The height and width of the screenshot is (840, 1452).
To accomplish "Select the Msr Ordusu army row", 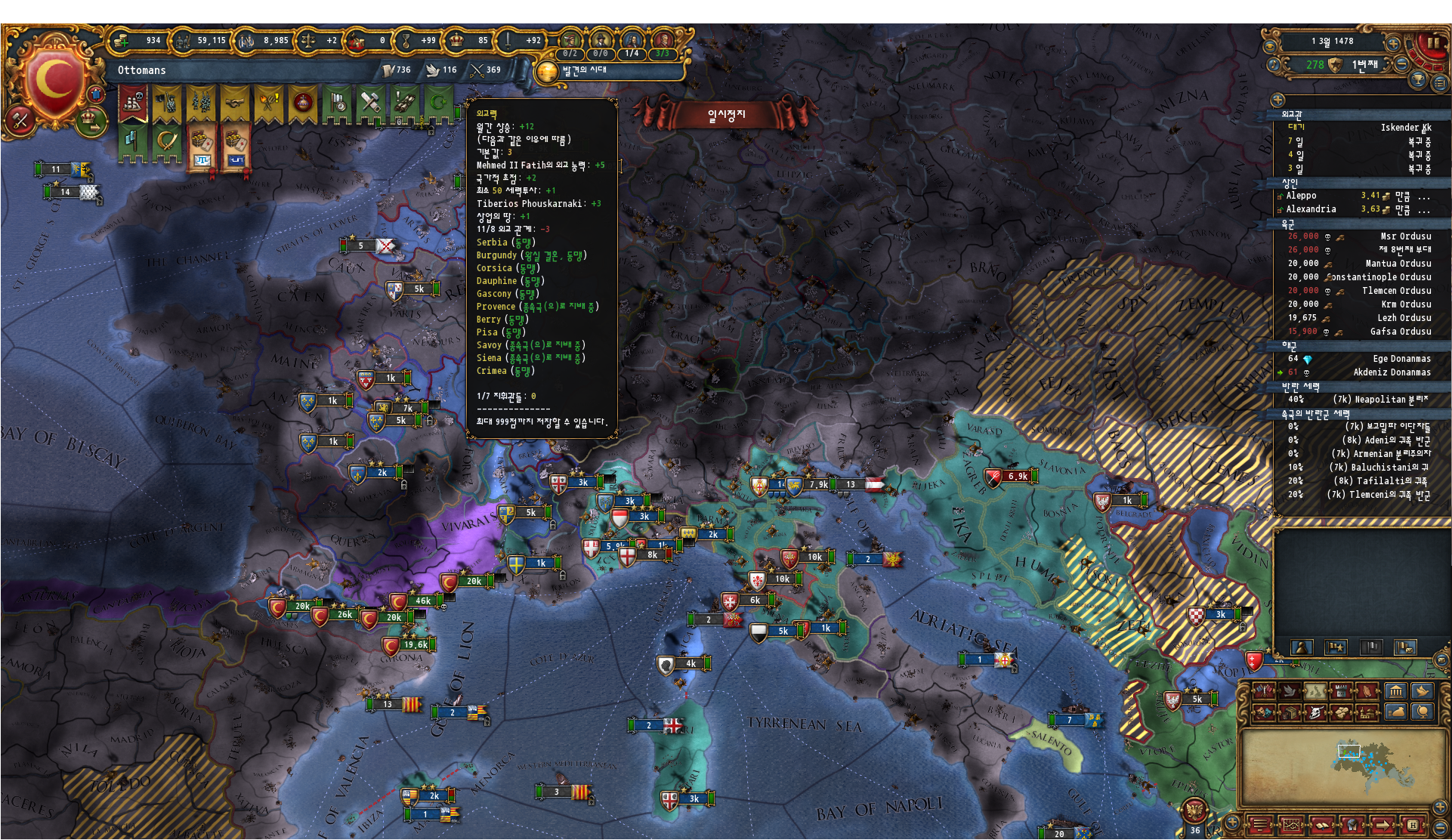I will coord(1360,236).
